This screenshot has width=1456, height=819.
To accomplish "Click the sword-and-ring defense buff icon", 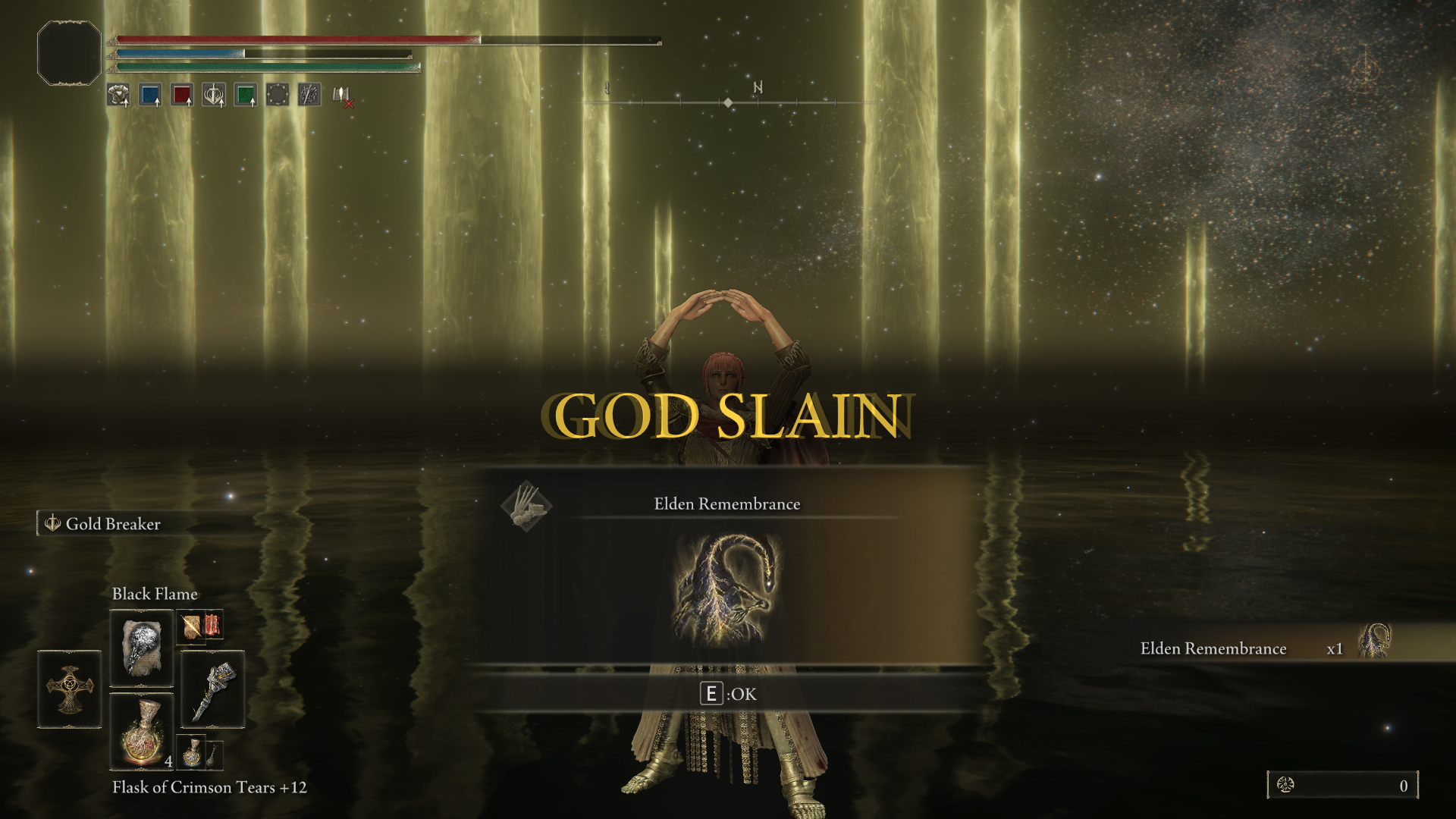I will pyautogui.click(x=213, y=95).
